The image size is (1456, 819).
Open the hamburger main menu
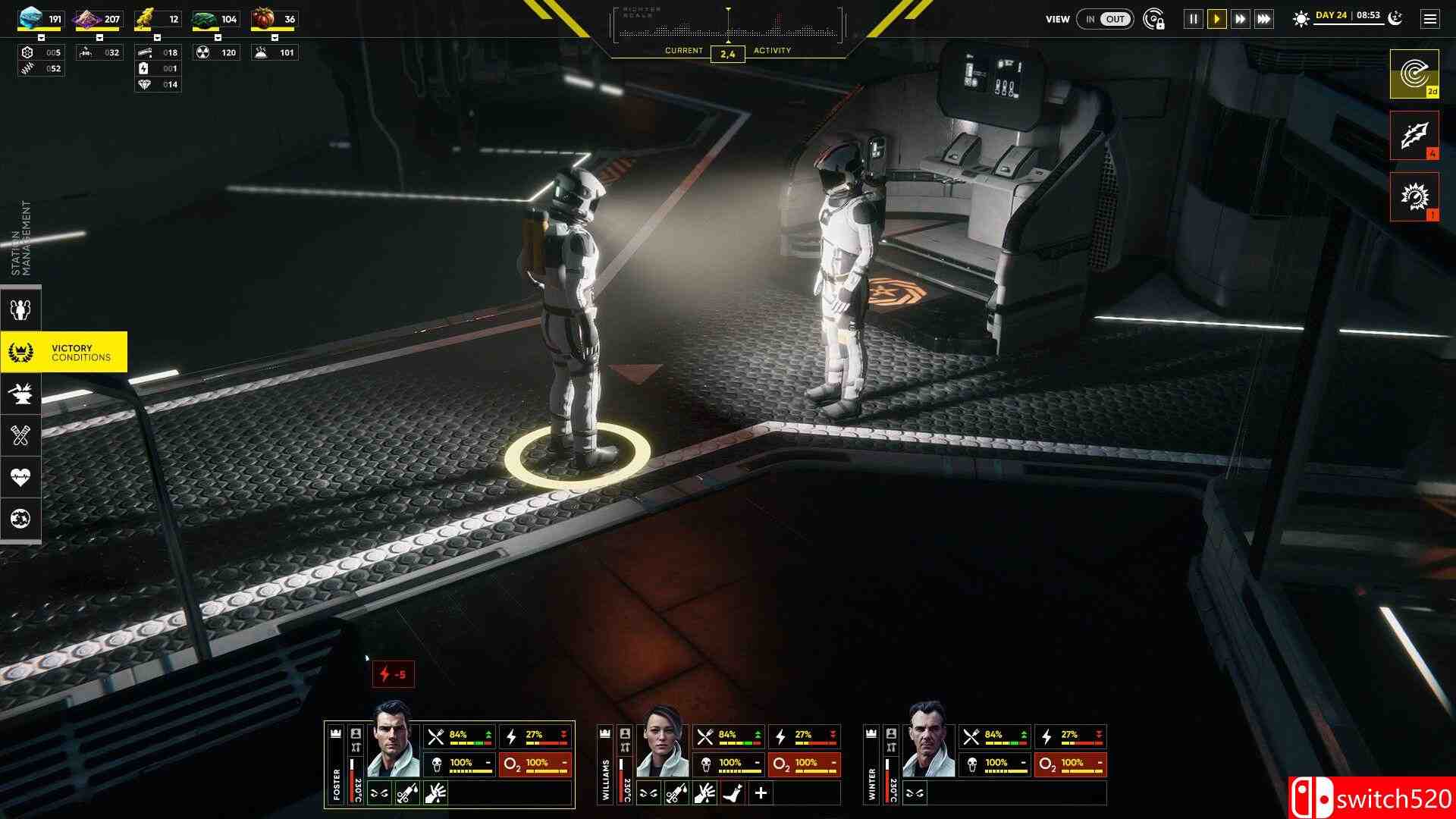click(1430, 19)
